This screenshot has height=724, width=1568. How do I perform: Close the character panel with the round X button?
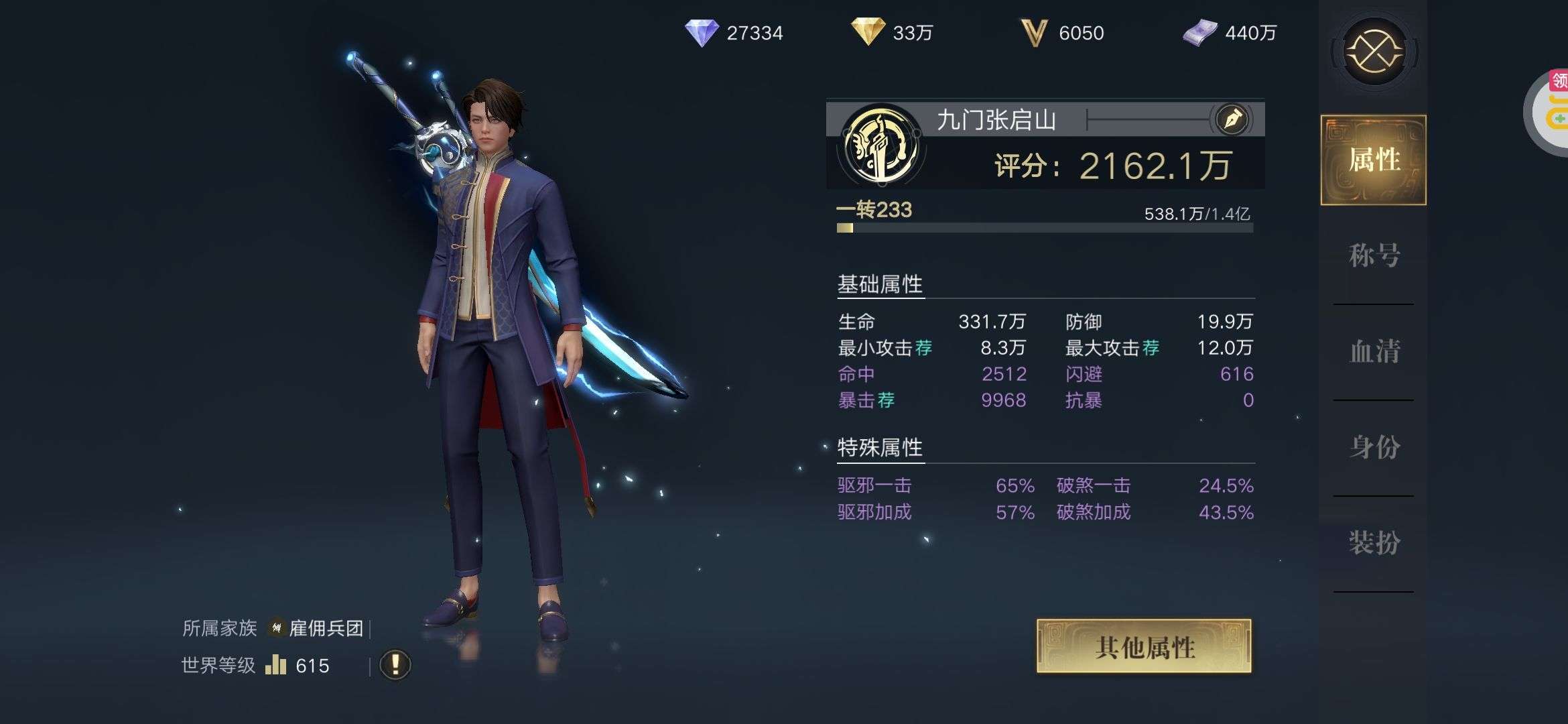pos(1374,52)
